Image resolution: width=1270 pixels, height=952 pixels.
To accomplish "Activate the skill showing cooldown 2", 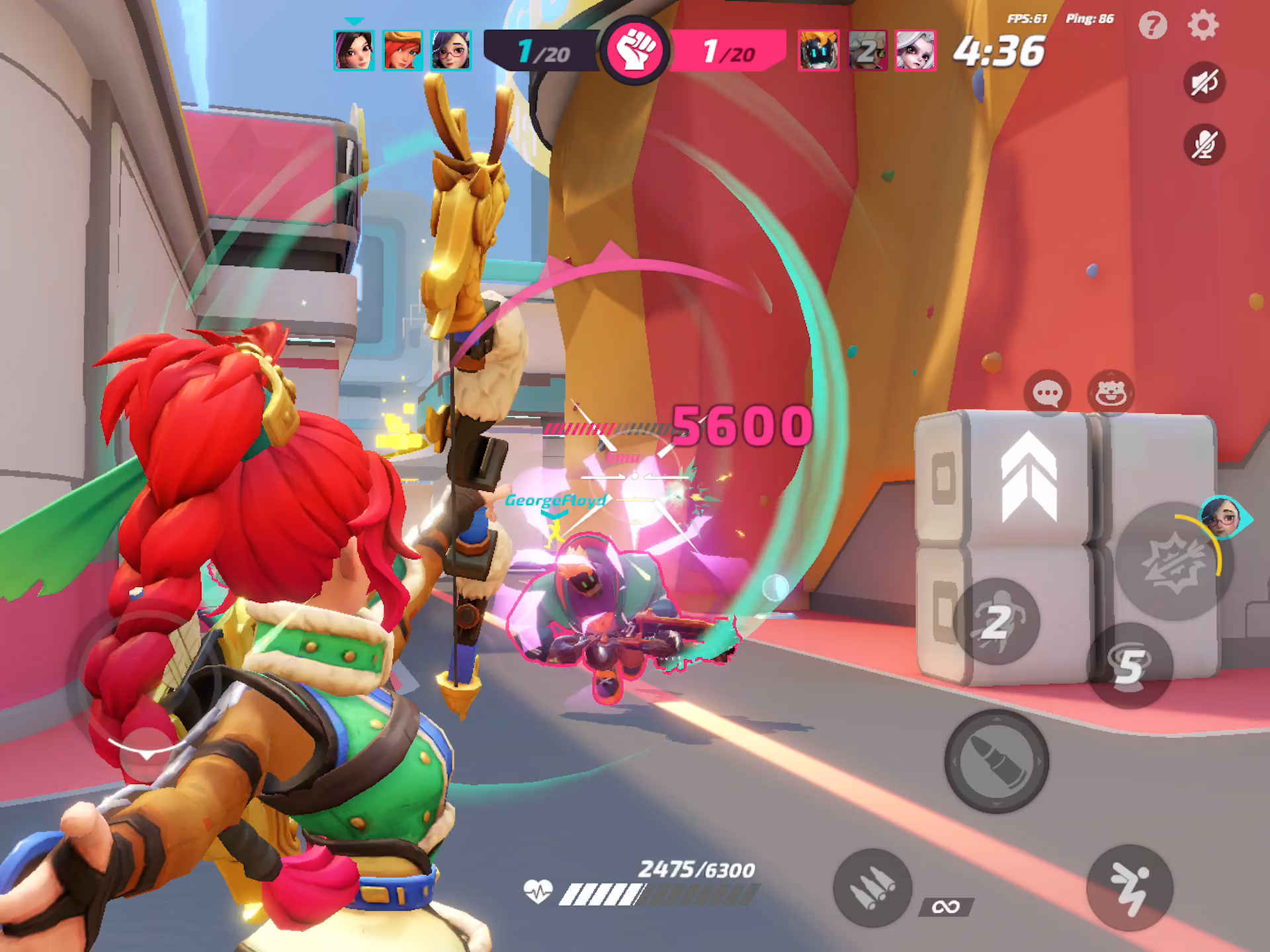I will coord(996,621).
